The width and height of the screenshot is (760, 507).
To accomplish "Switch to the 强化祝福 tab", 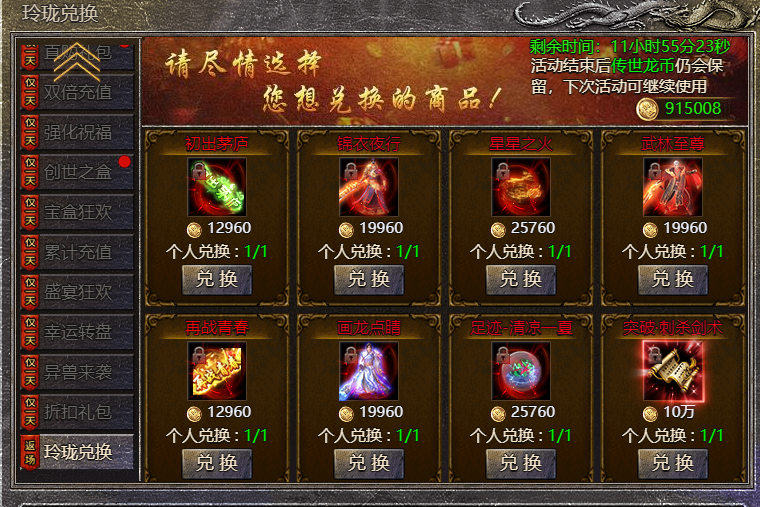I will (x=78, y=132).
